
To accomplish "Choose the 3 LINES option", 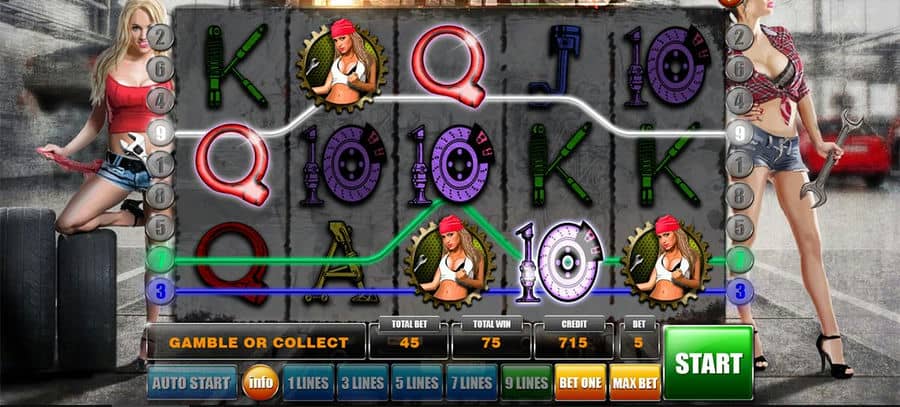I will [361, 382].
